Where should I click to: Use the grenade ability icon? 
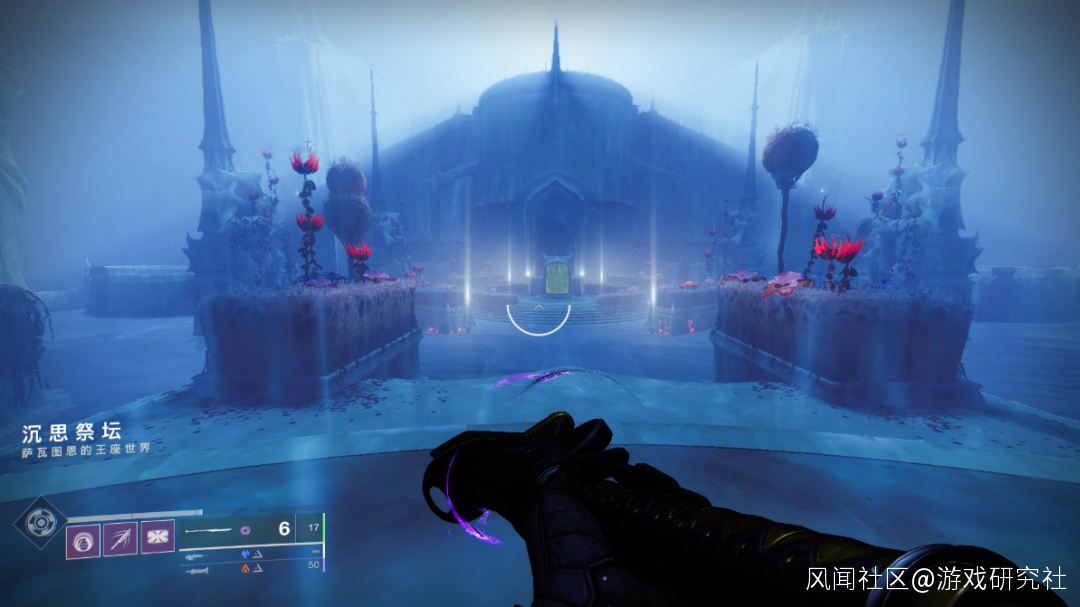coord(83,537)
